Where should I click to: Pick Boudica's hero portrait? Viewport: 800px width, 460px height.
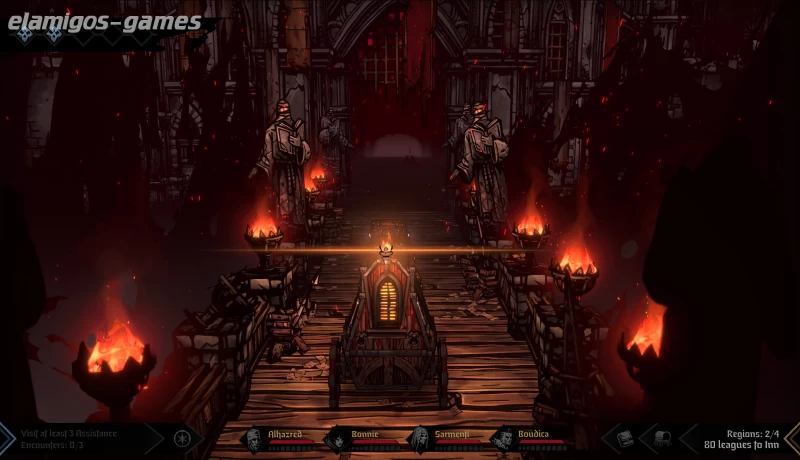(x=503, y=438)
